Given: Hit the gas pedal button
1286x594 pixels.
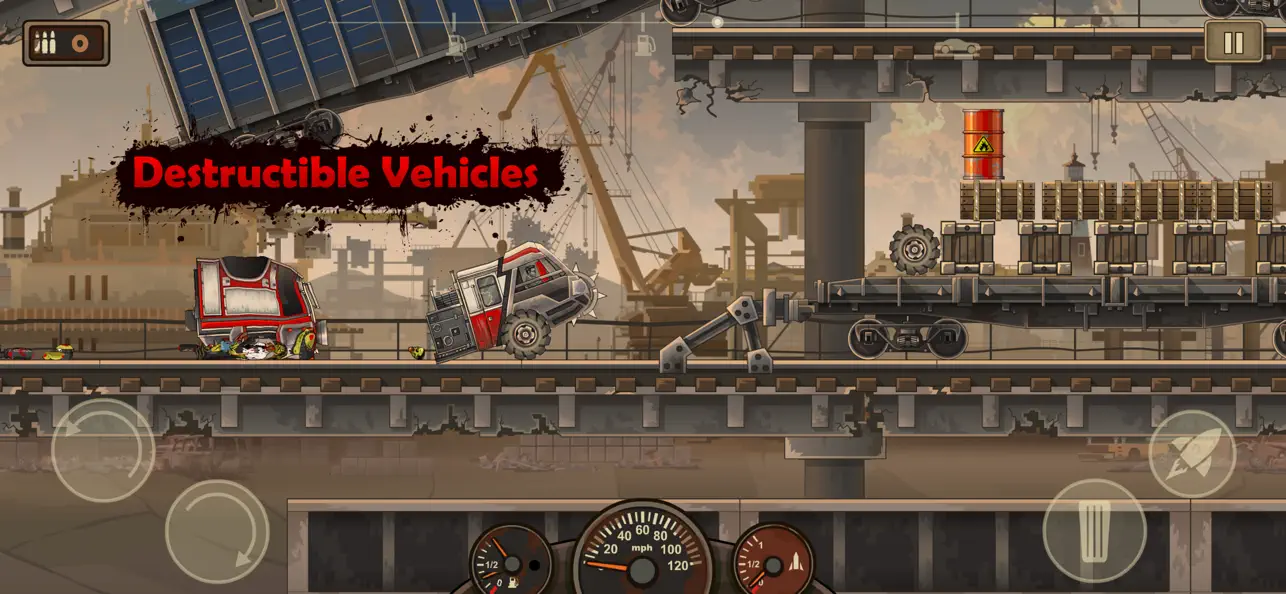Looking at the screenshot, I should [1094, 530].
